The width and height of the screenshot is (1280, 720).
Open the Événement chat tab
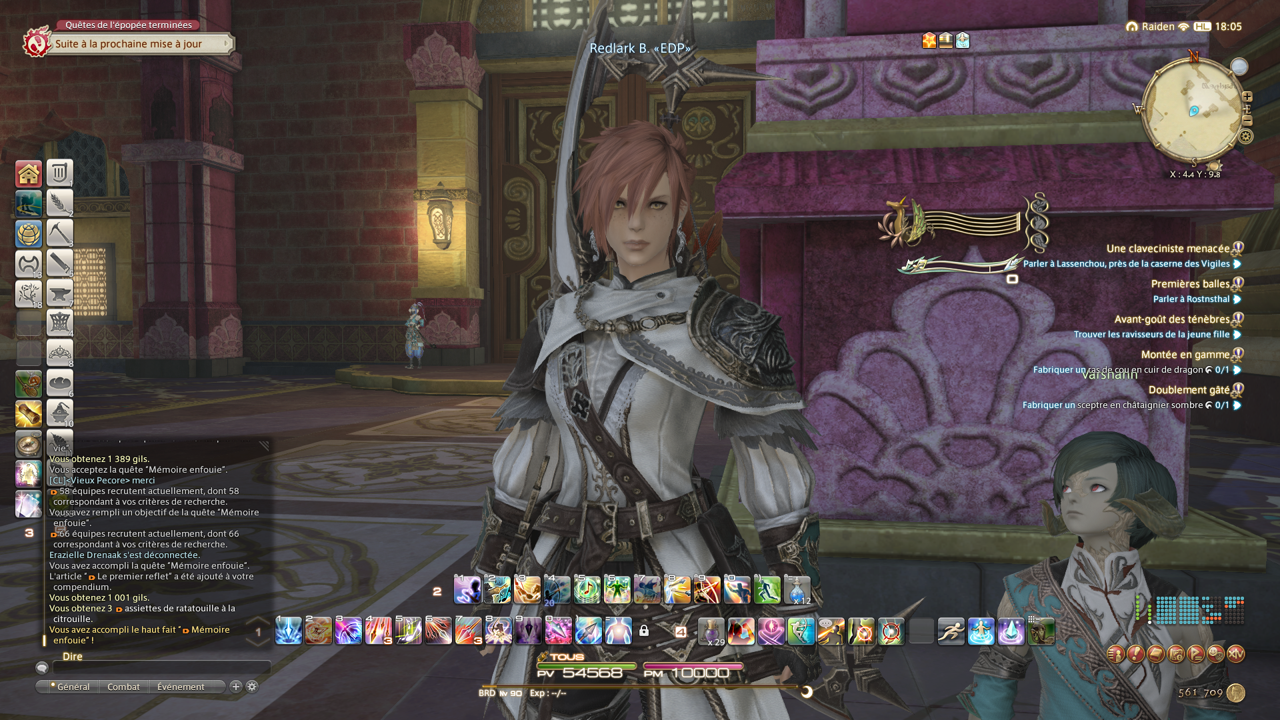coord(180,687)
